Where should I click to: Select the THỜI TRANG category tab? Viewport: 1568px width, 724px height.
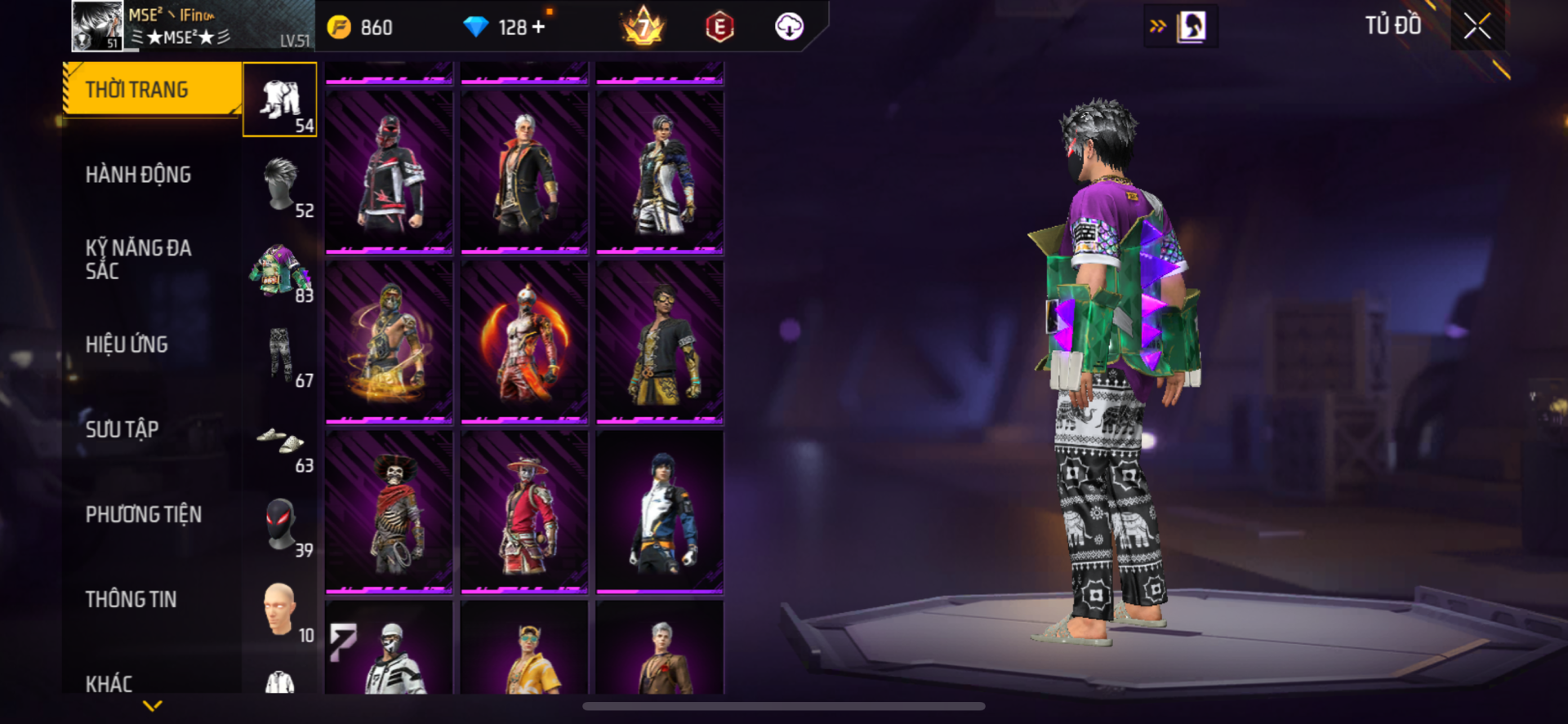pyautogui.click(x=152, y=90)
